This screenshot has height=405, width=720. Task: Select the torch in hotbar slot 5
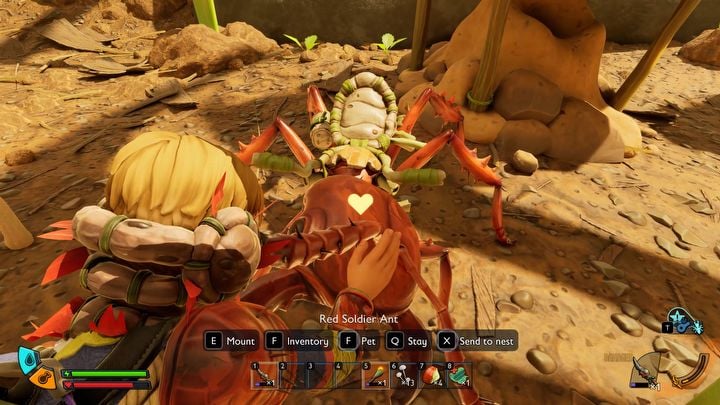coord(375,375)
